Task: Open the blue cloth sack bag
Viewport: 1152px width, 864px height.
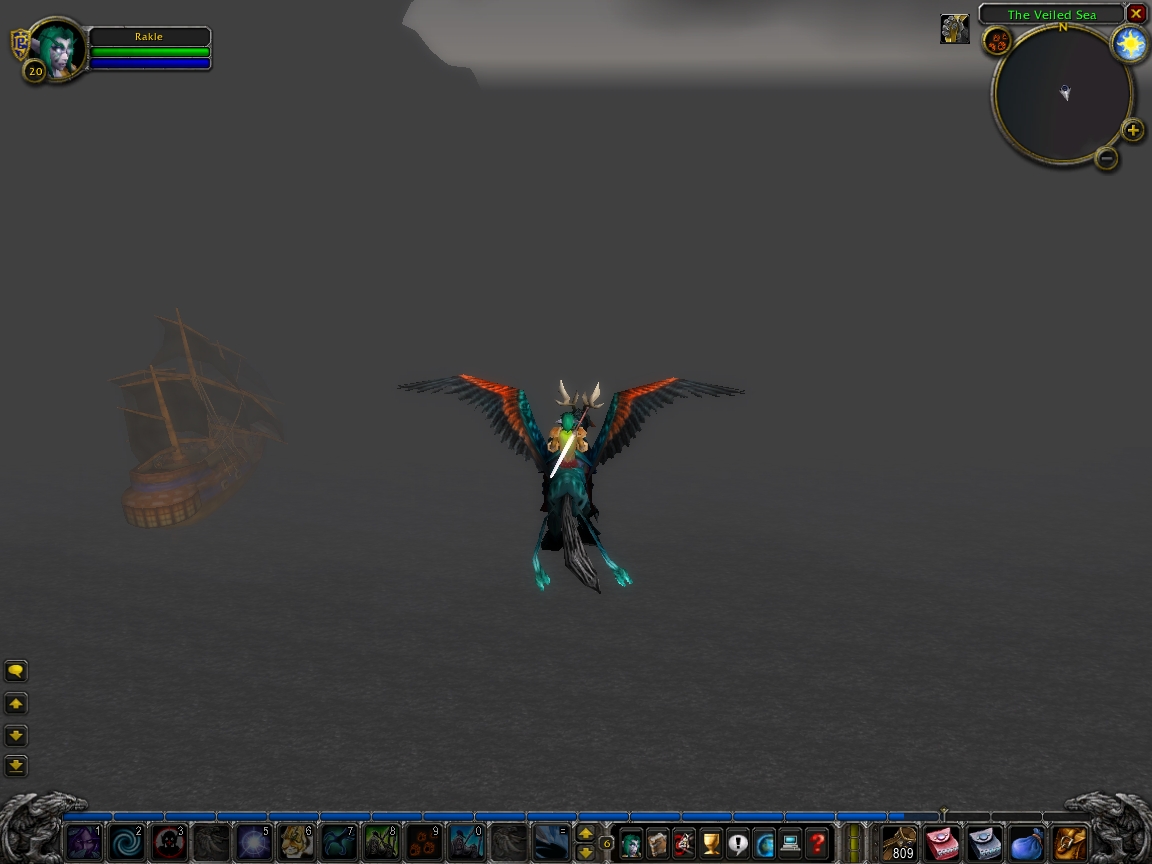Action: pos(1026,843)
